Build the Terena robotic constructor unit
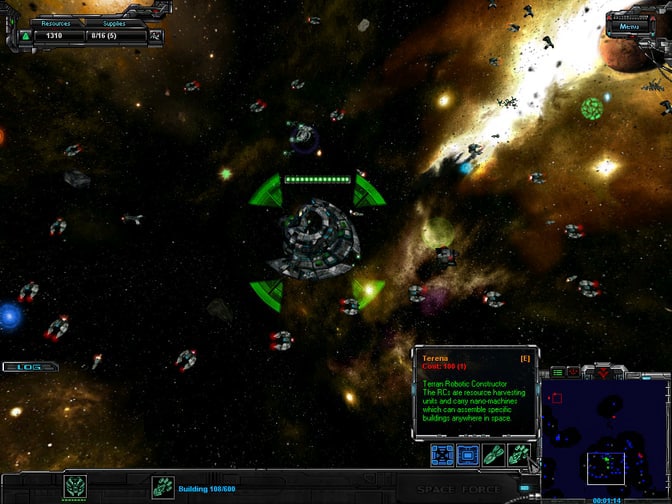The image size is (672, 504). 519,456
